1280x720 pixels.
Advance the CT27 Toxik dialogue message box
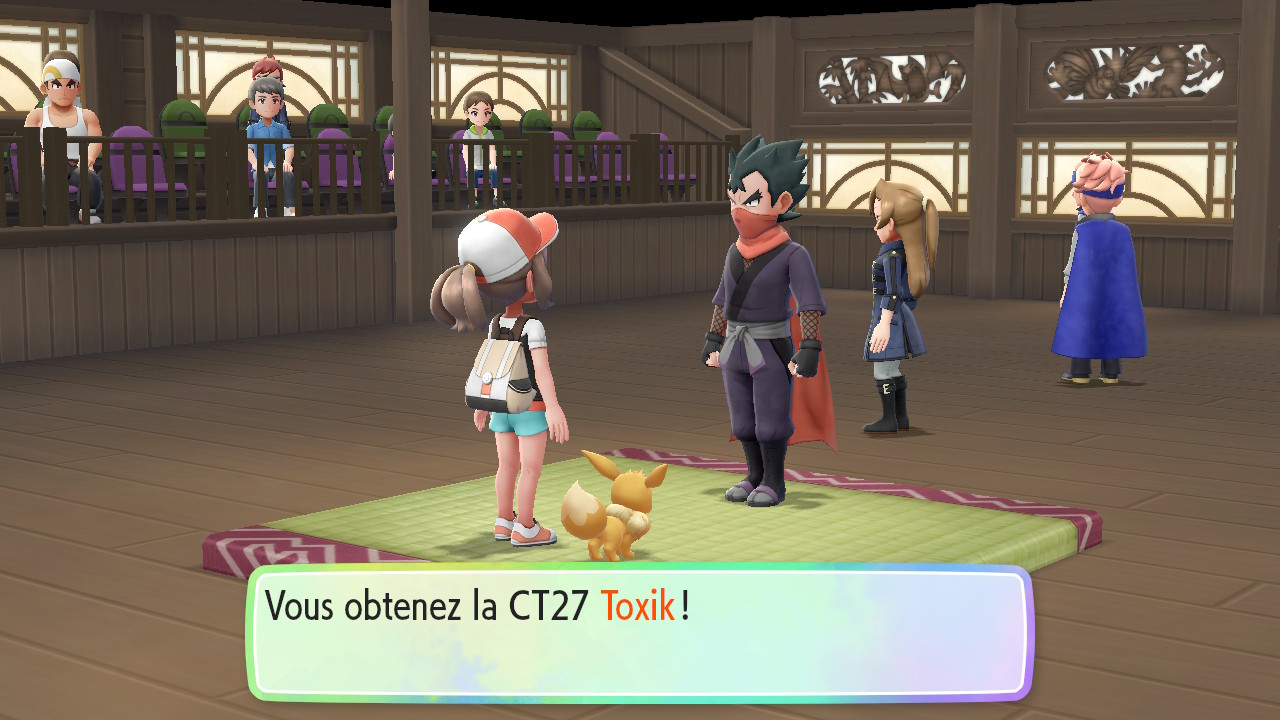(640, 632)
